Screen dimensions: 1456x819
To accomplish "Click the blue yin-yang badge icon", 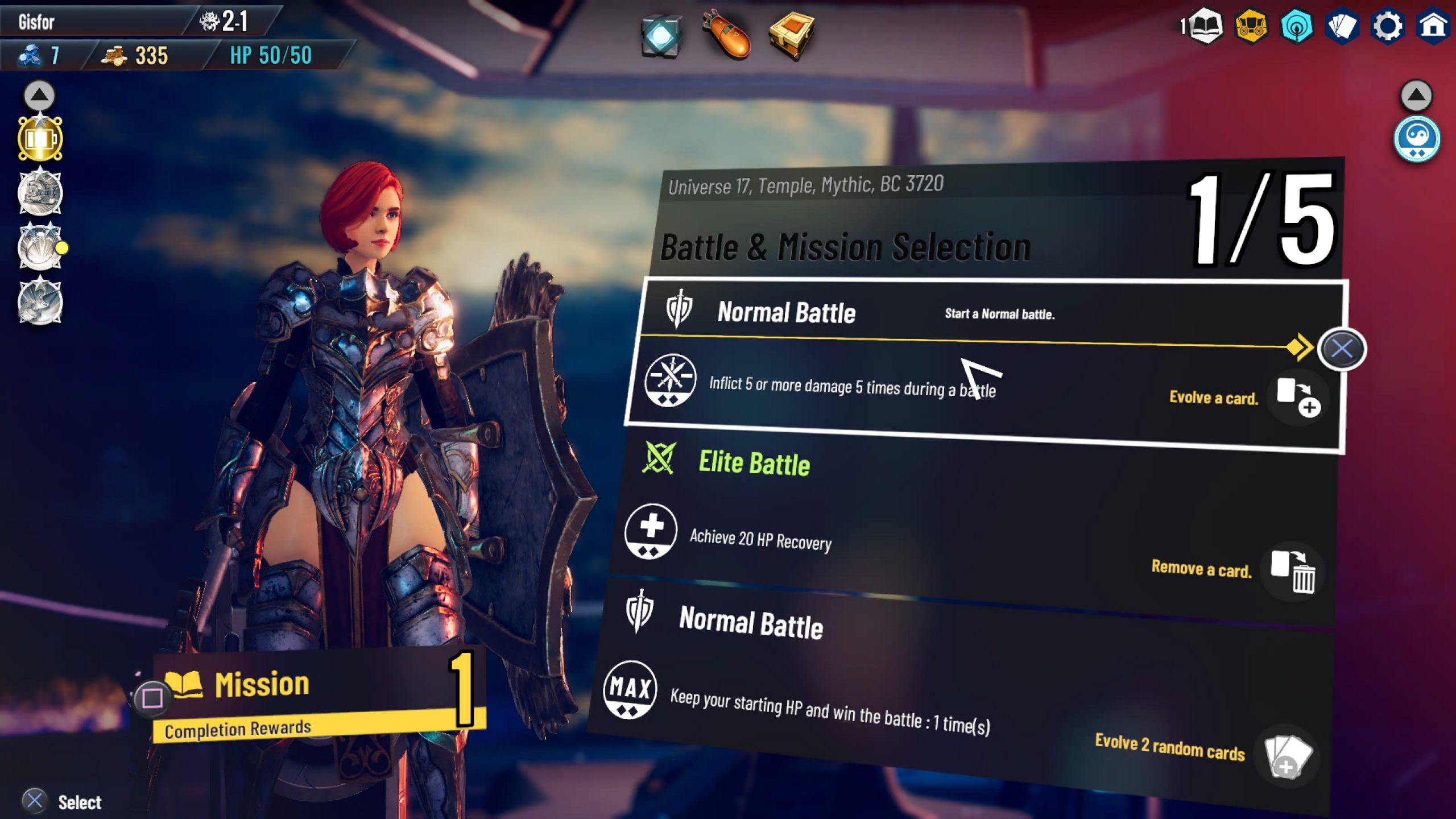I will (x=1416, y=139).
